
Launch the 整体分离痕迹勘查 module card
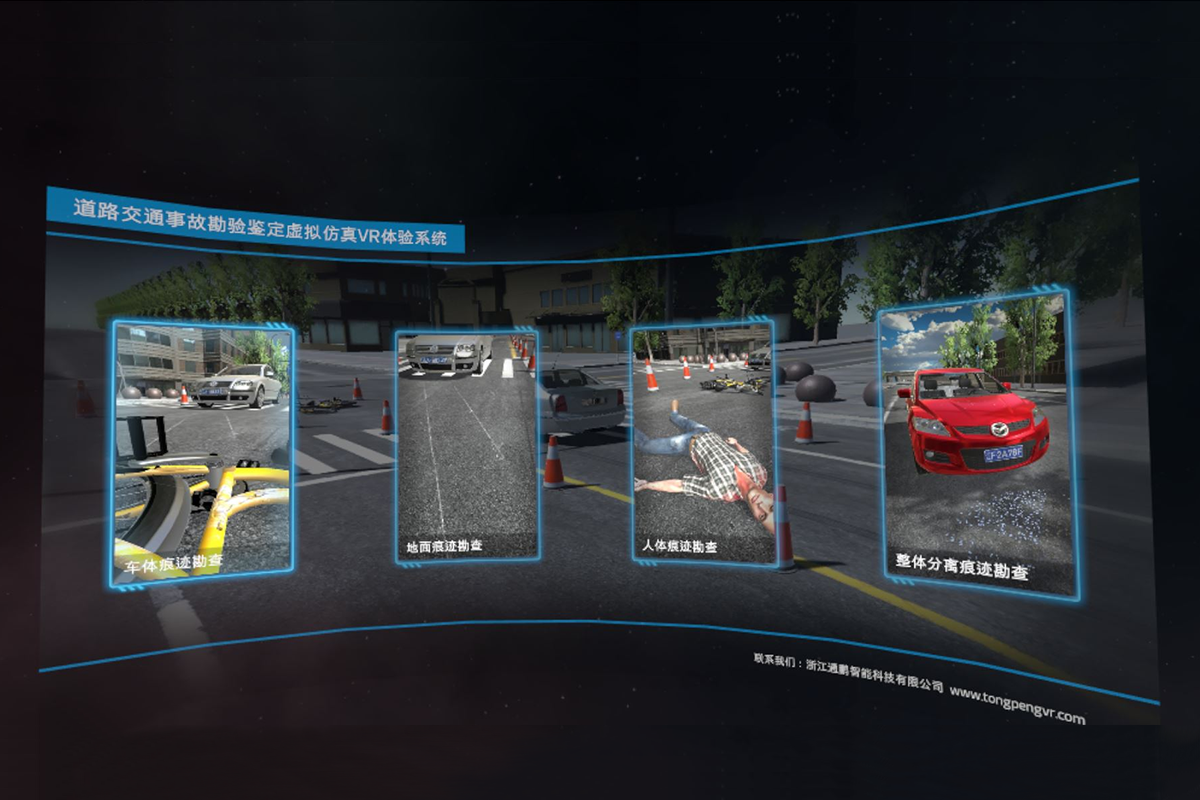coord(977,444)
